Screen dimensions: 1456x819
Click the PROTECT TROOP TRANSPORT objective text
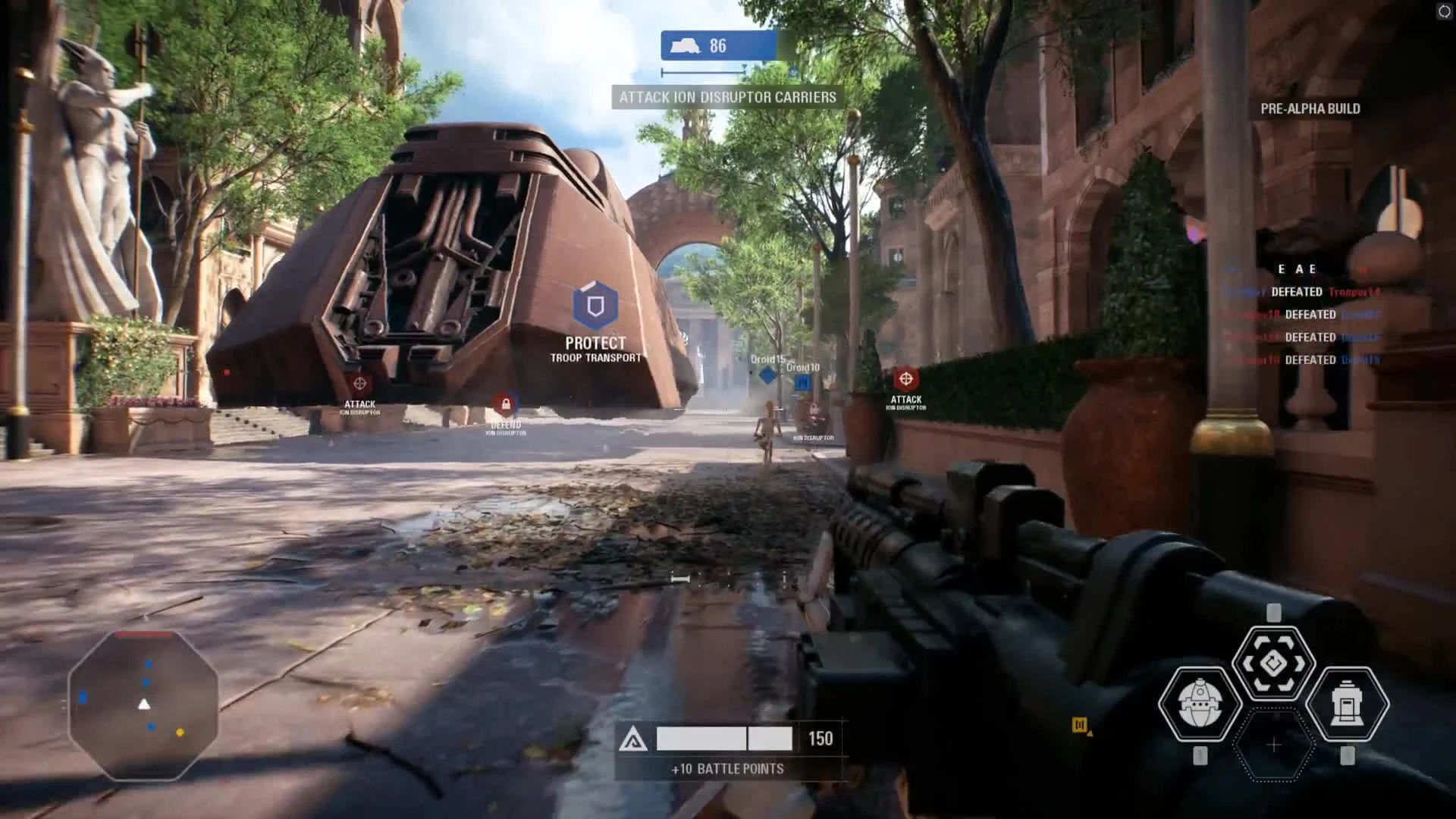coord(595,350)
